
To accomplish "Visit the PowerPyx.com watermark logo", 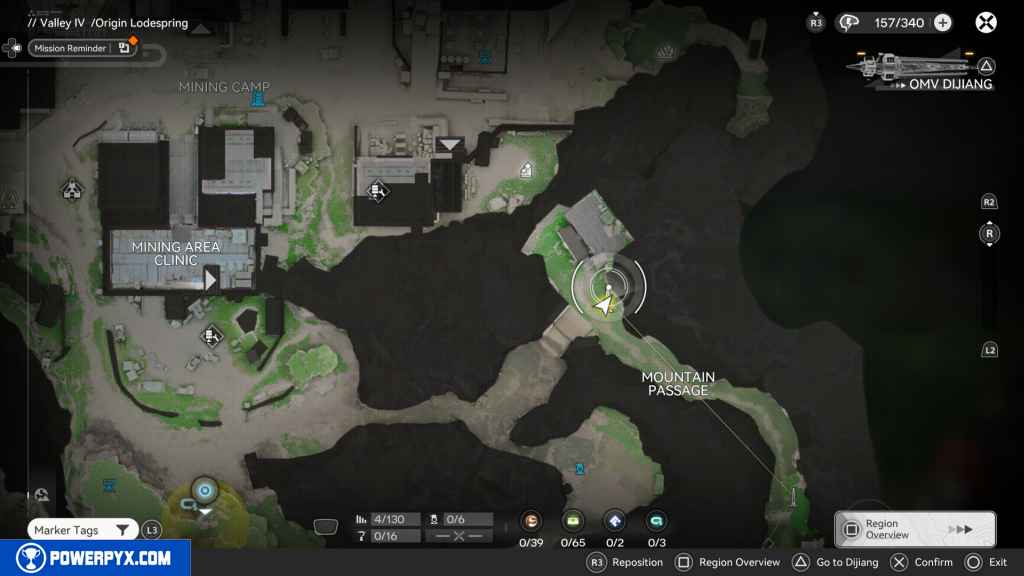I will coord(94,558).
